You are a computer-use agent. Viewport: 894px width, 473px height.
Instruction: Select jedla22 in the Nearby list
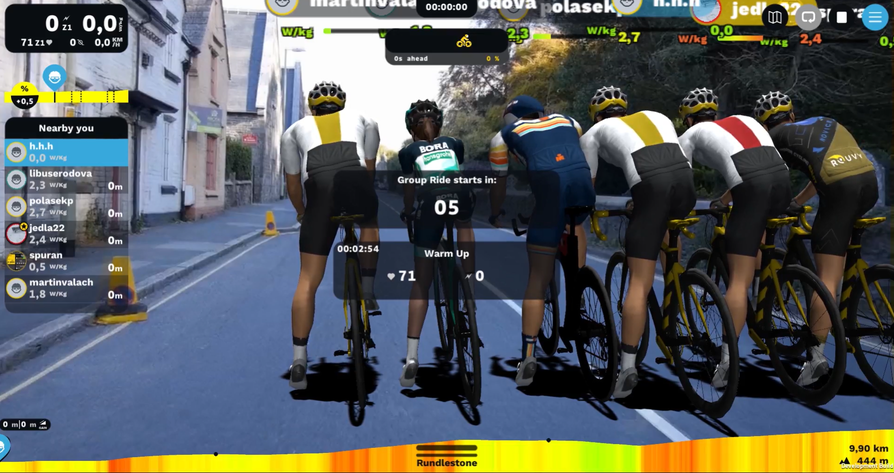coord(67,233)
